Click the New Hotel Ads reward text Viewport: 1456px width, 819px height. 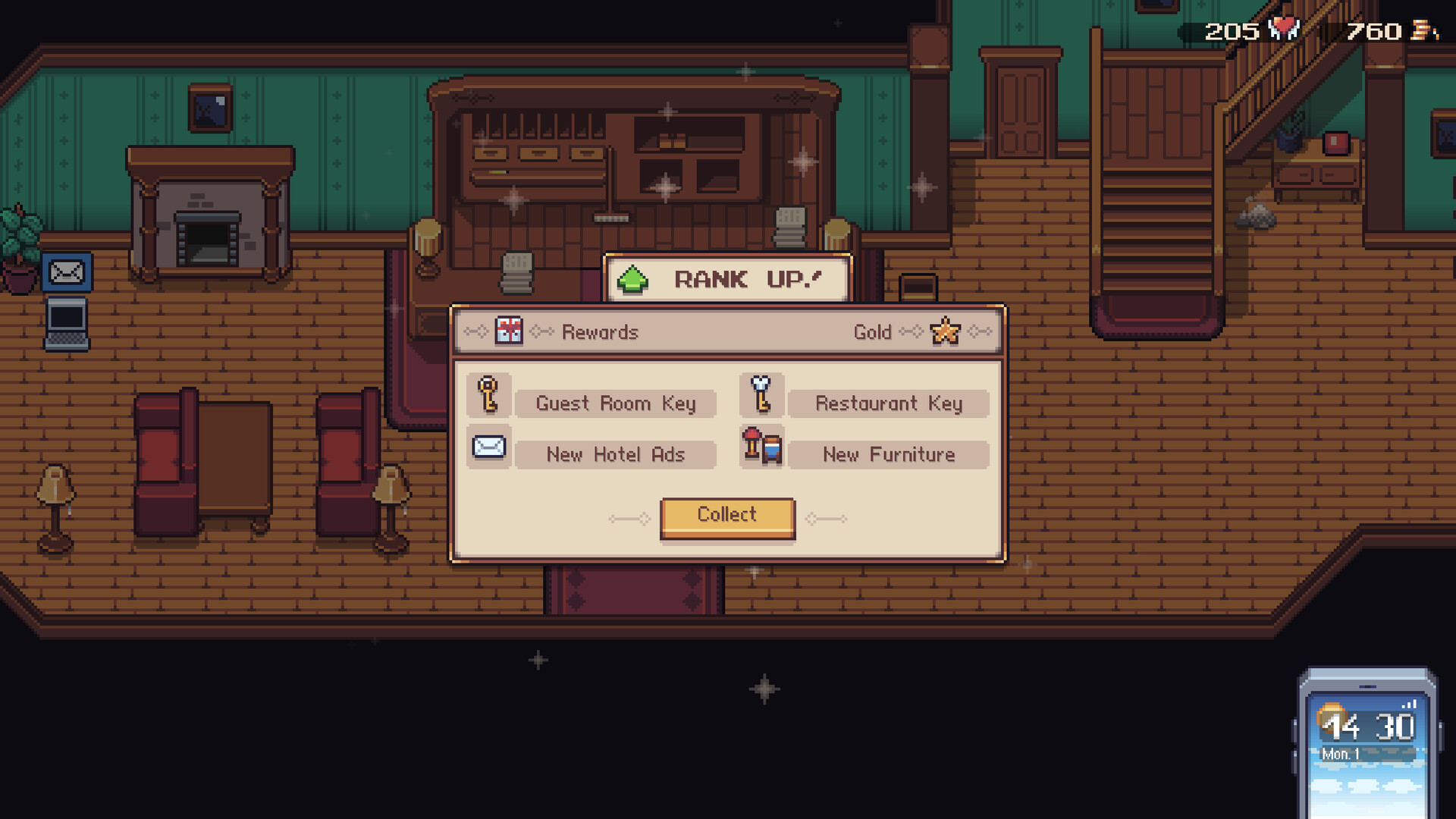click(615, 454)
